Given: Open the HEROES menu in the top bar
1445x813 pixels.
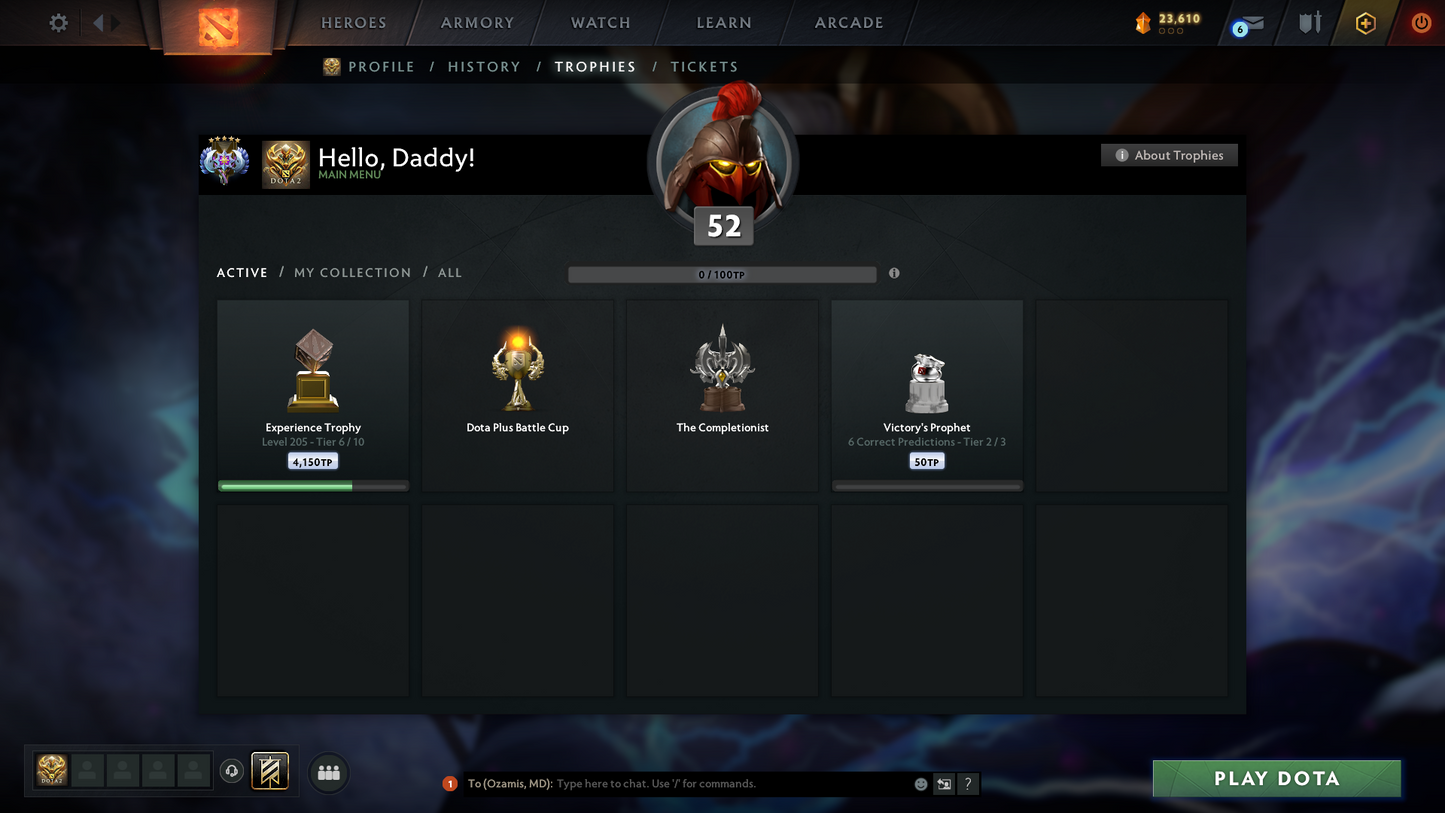Looking at the screenshot, I should (x=353, y=22).
